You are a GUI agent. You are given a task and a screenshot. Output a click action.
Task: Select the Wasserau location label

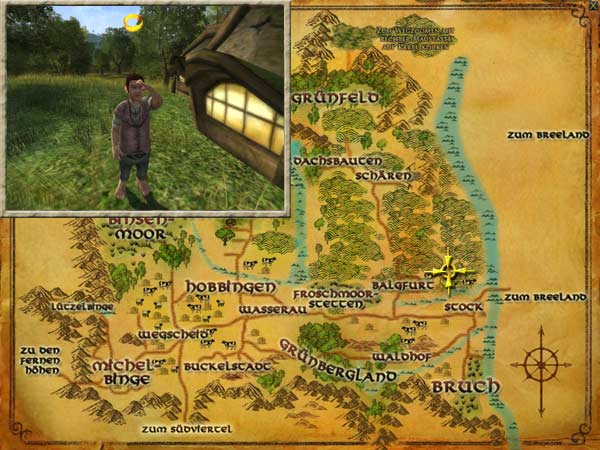click(x=271, y=311)
